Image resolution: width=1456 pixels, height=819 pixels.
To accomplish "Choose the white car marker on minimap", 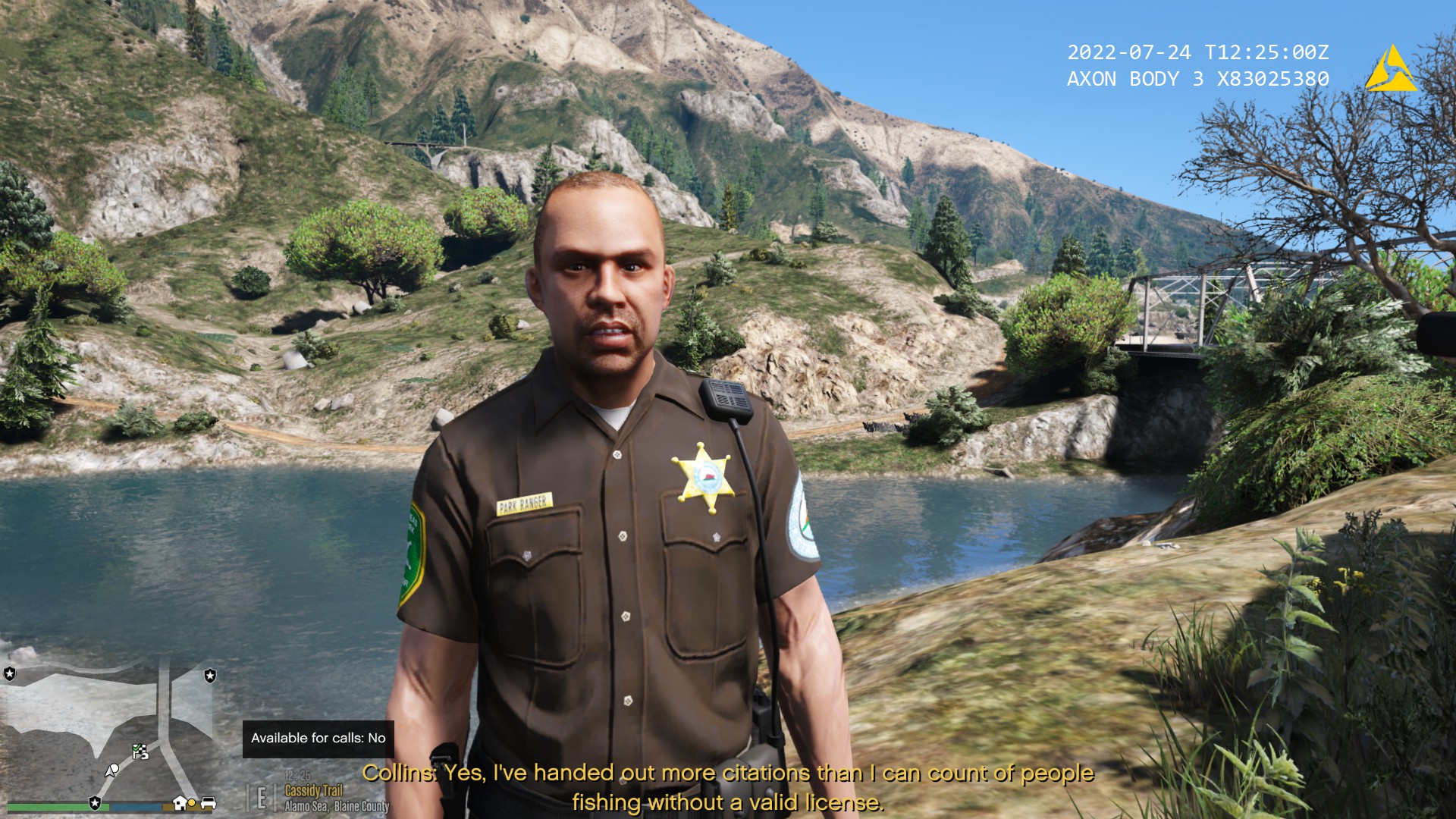I will 209,803.
